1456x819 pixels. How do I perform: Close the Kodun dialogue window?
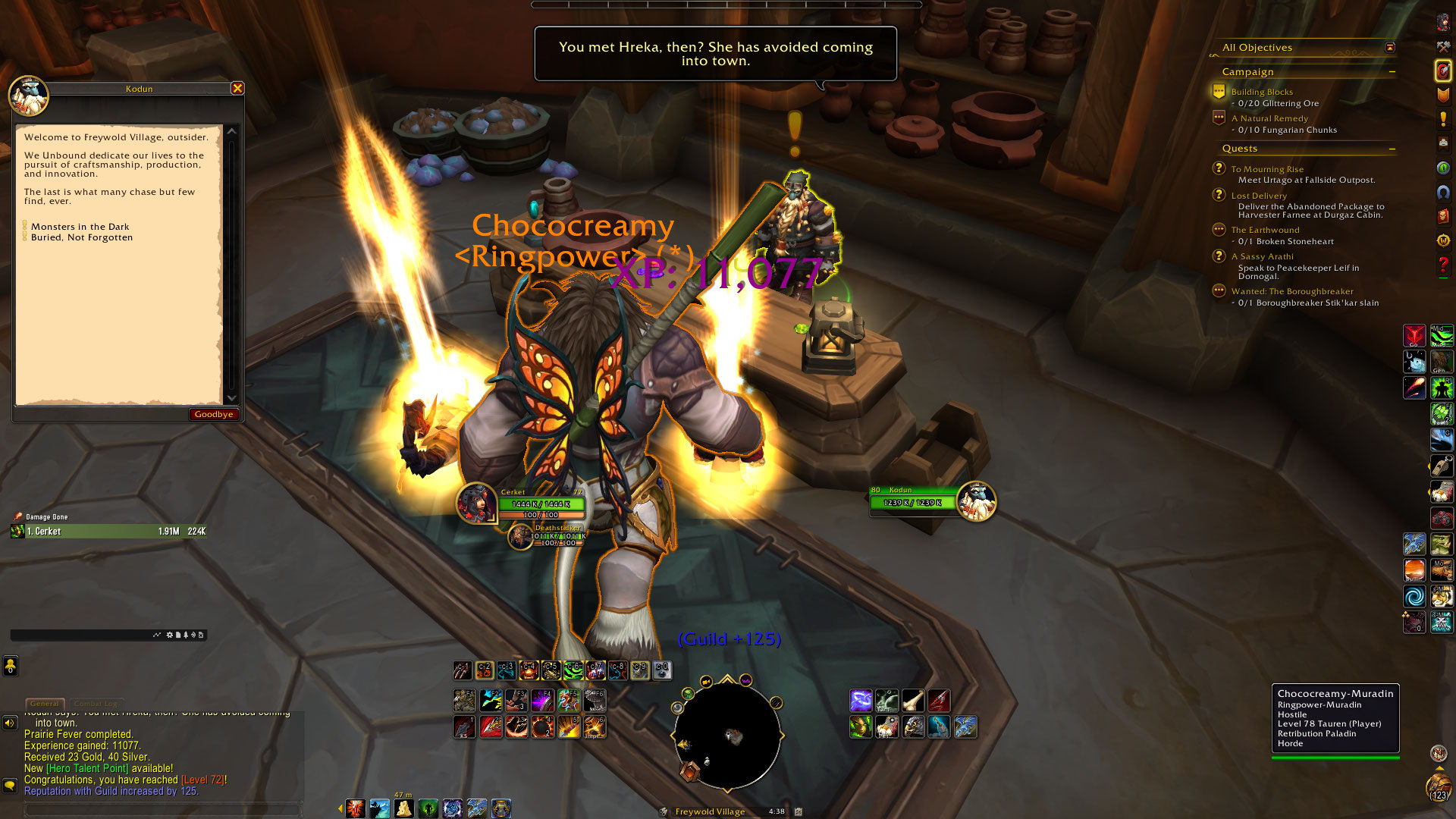237,88
